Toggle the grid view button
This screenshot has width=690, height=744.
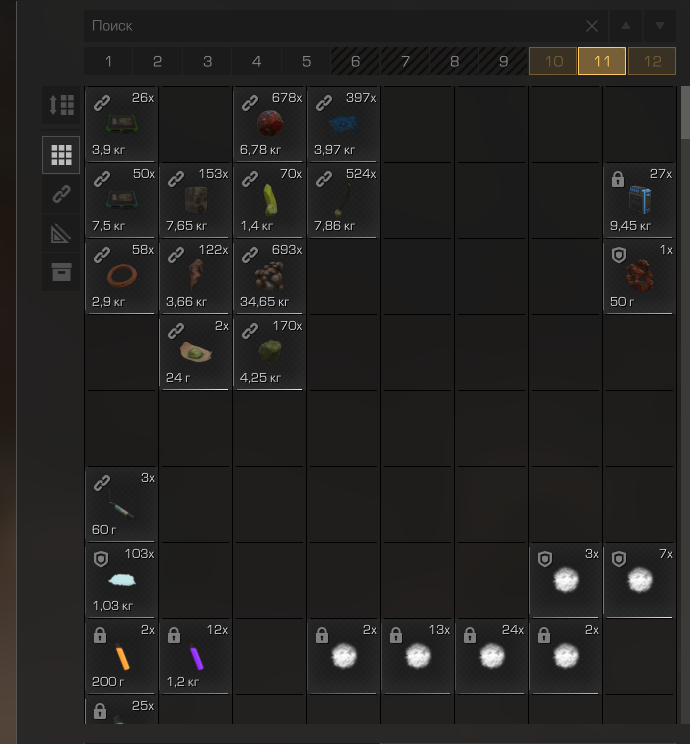pos(62,155)
